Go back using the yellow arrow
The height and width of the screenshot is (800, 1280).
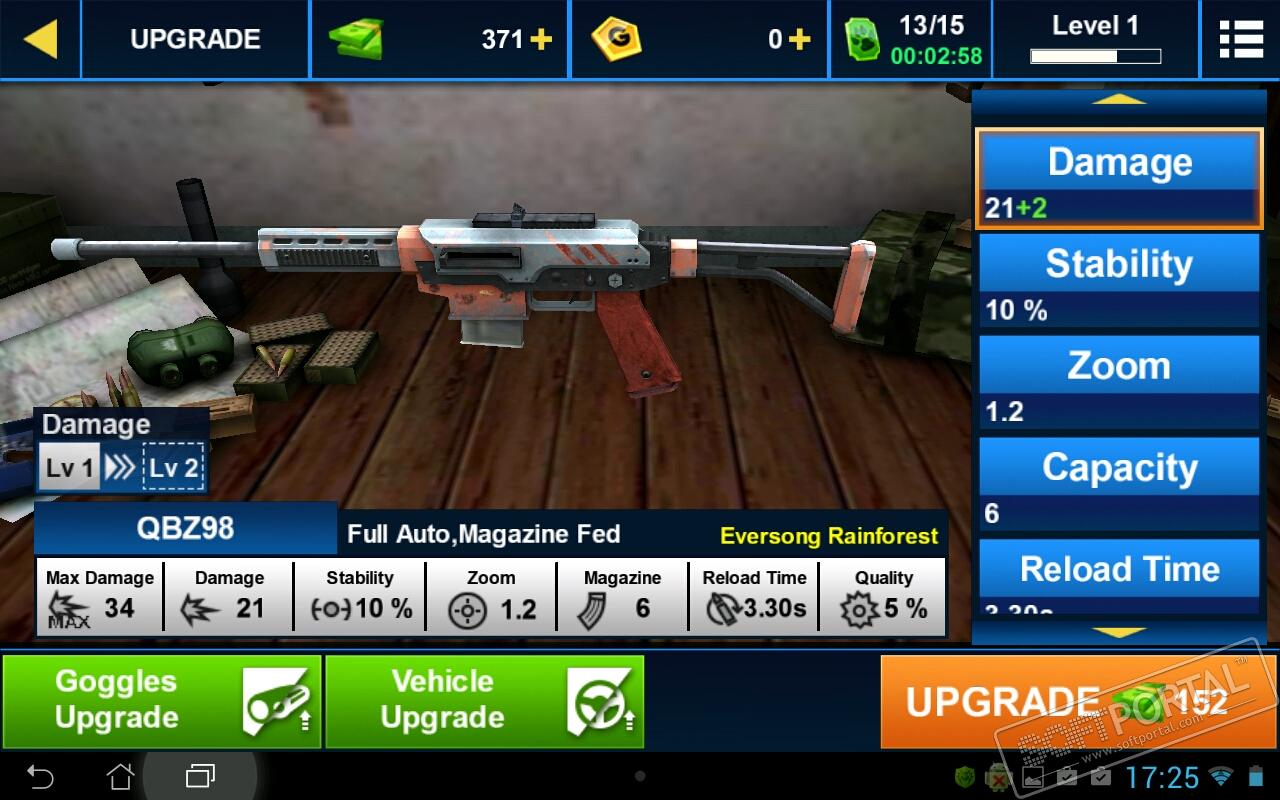pos(40,39)
